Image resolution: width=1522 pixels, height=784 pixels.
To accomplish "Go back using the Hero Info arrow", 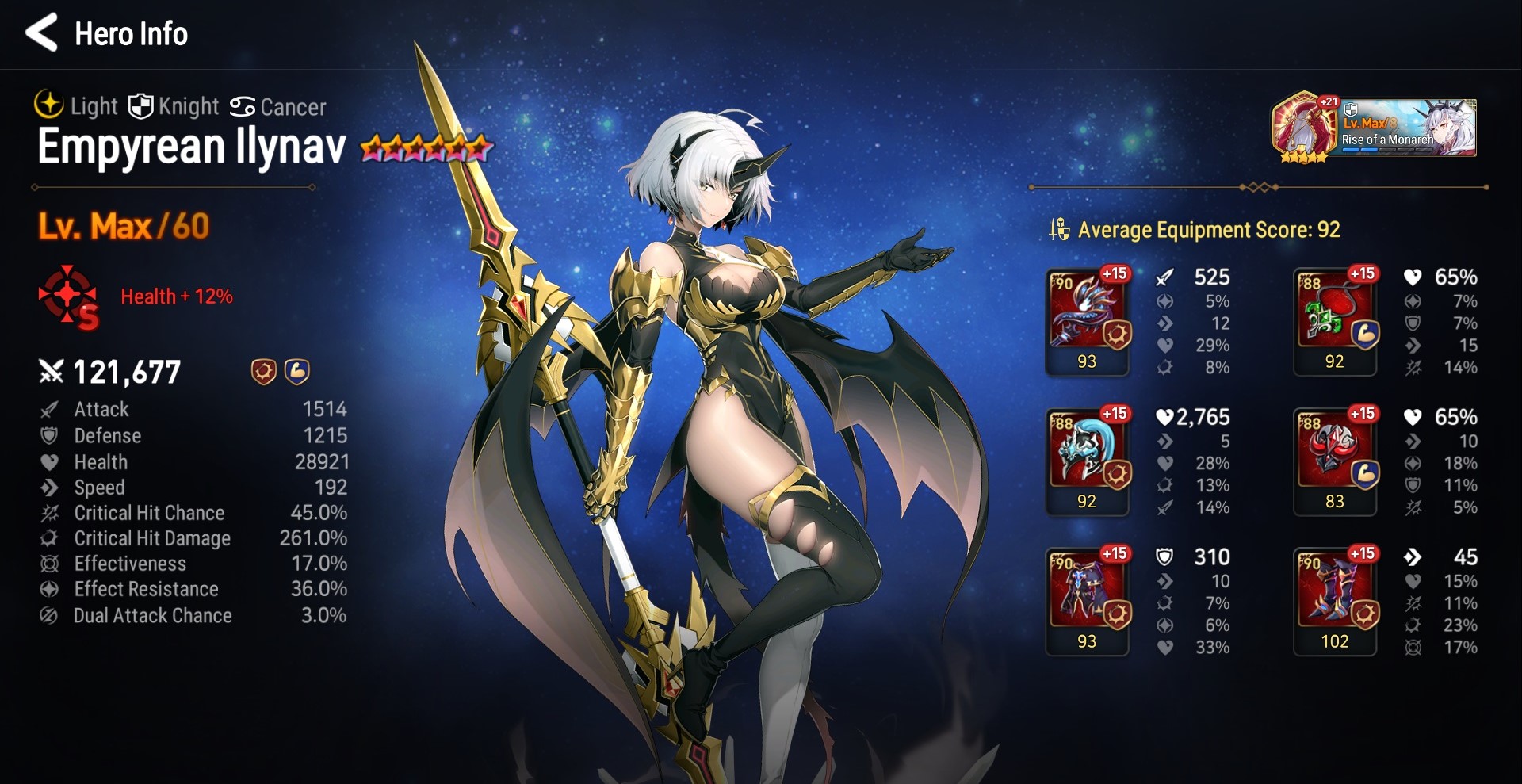I will [41, 33].
